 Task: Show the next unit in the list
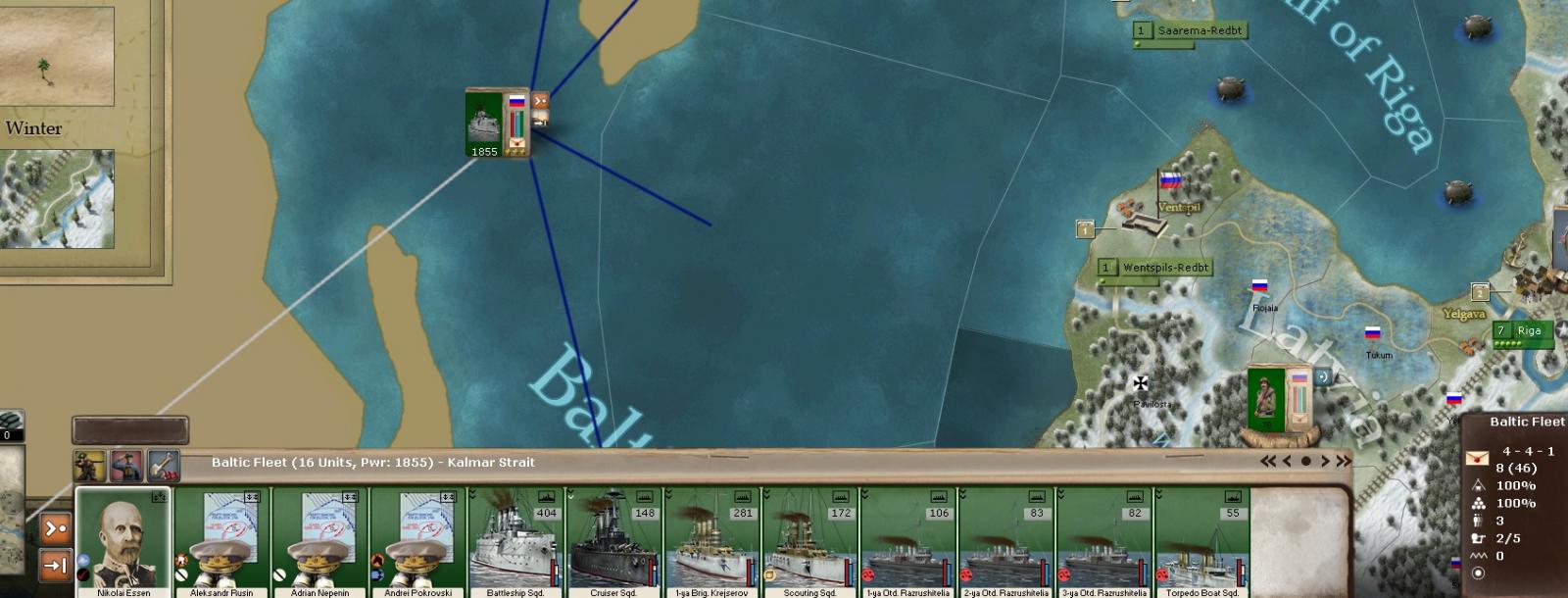click(x=1325, y=461)
